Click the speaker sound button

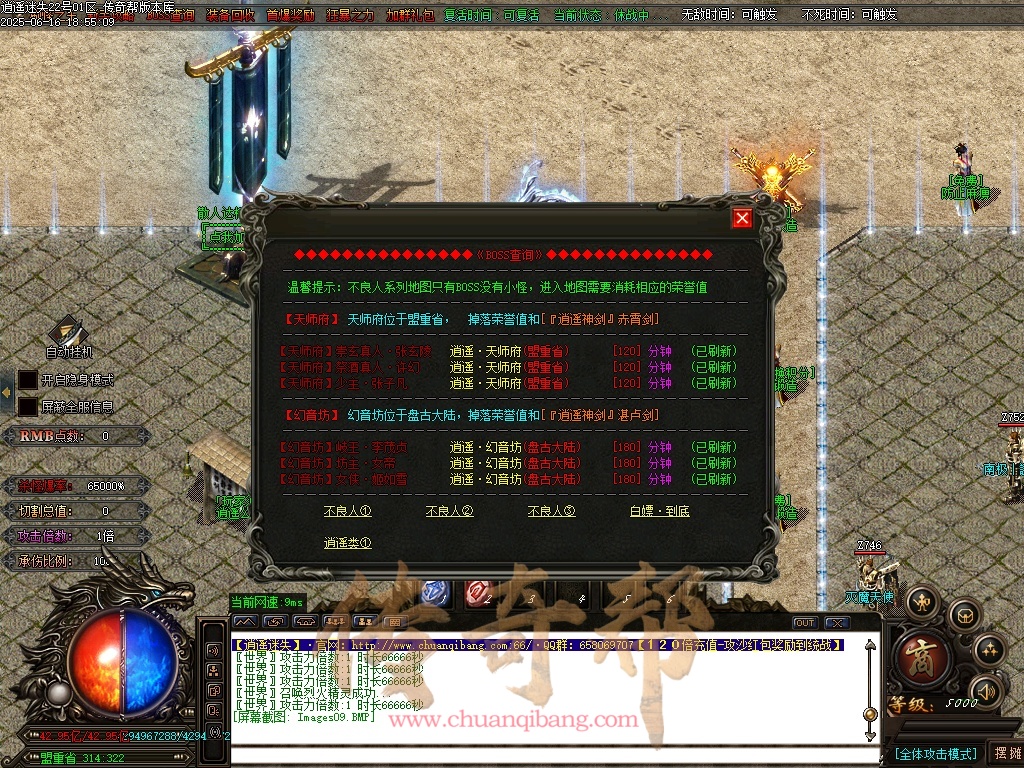pos(987,690)
